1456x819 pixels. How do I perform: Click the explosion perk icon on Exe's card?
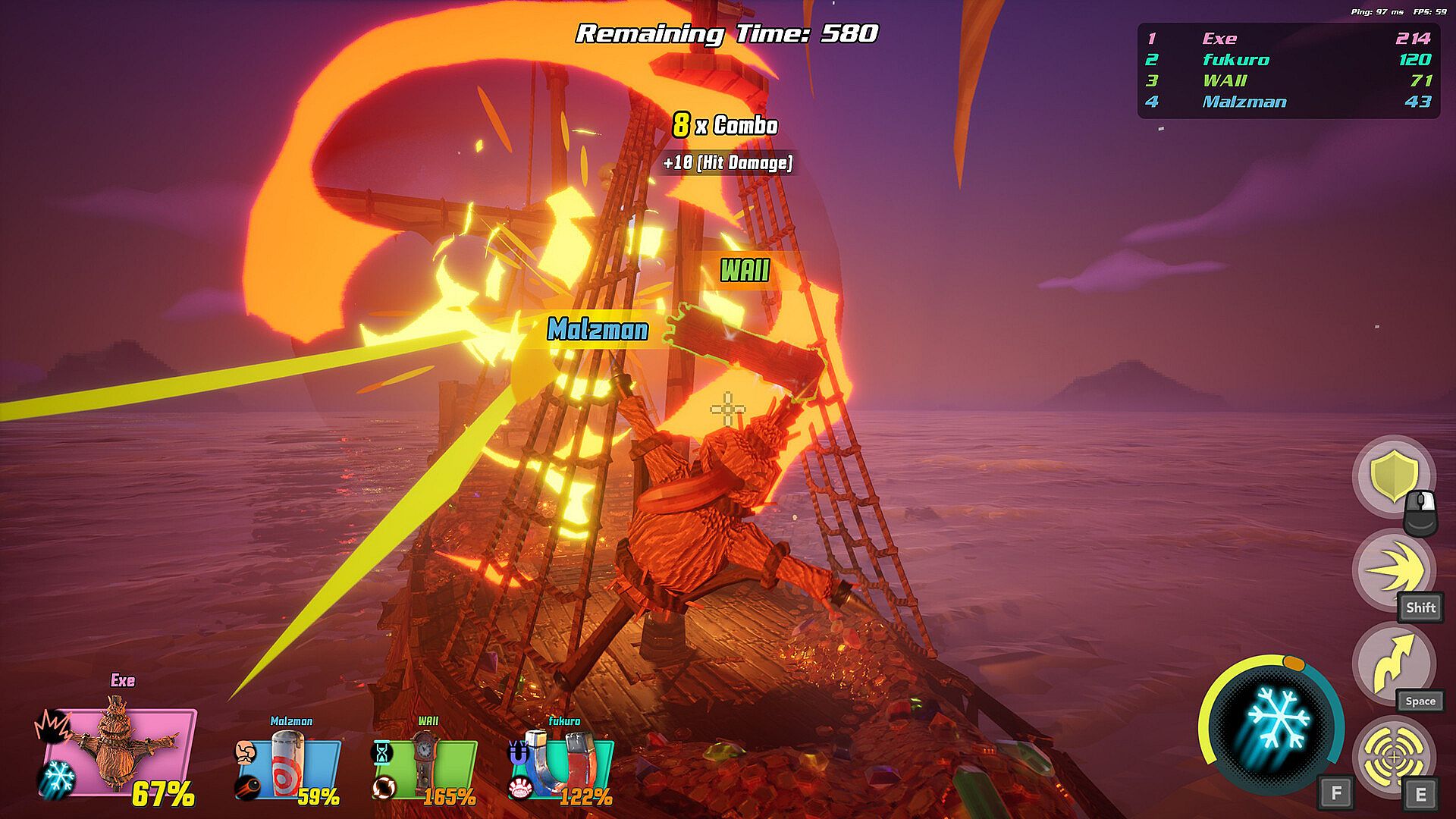(52, 726)
